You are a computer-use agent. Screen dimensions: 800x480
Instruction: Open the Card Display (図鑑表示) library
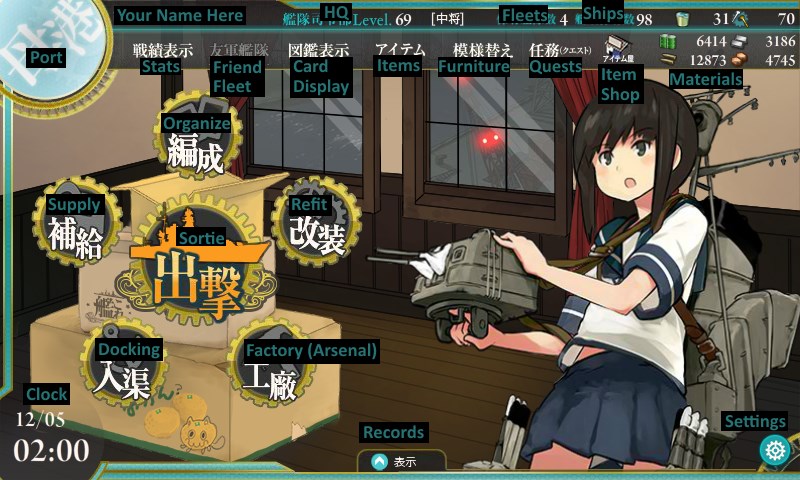click(318, 49)
